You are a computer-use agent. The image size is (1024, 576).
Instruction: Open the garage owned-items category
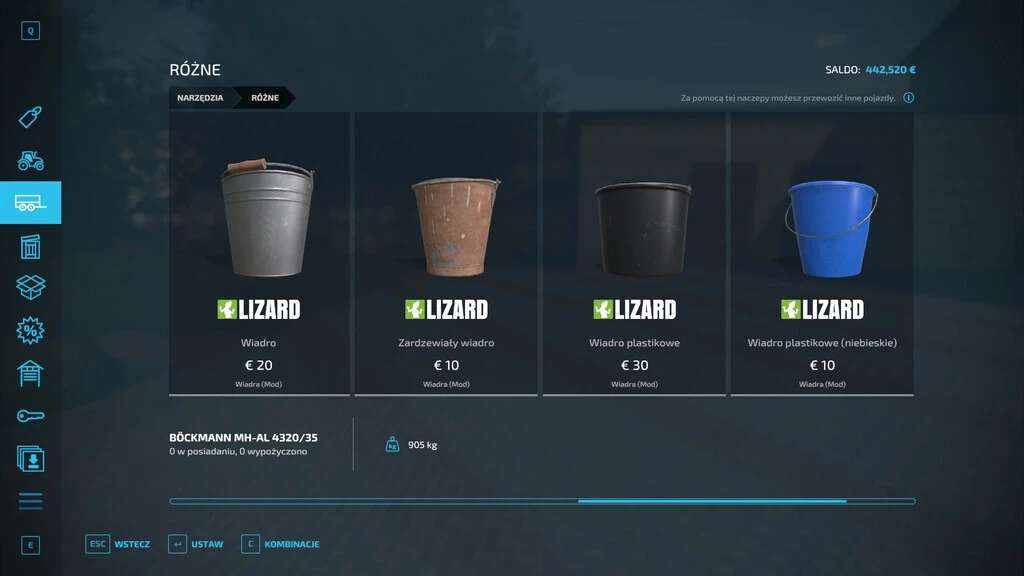(x=30, y=373)
